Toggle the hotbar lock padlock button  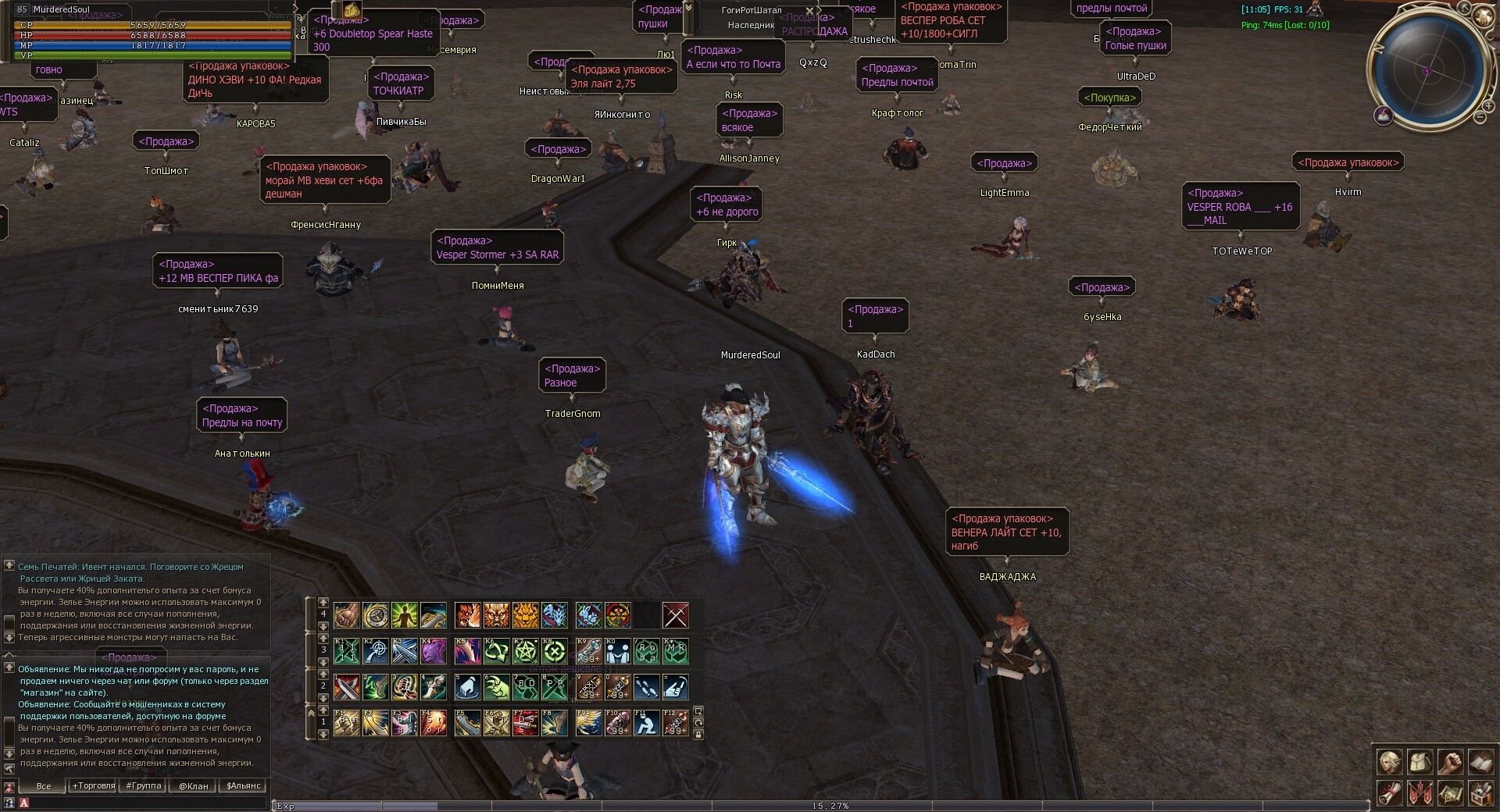698,735
